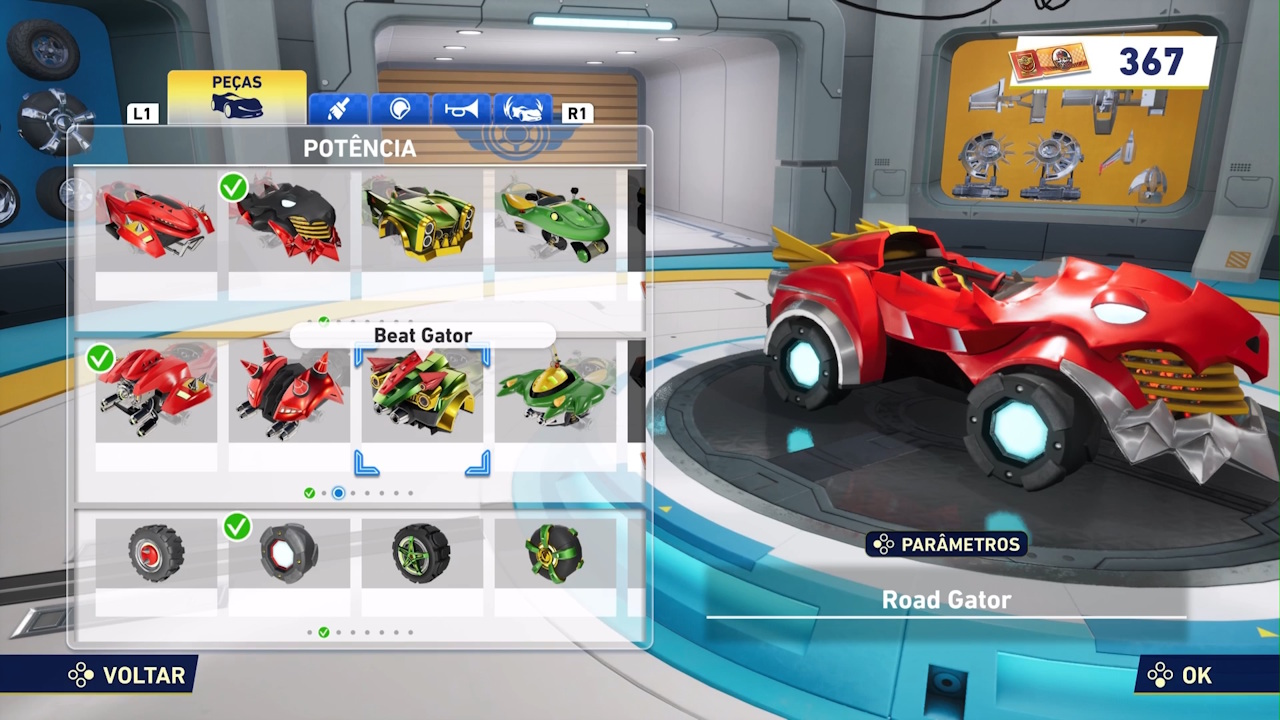Click the R1 shoulder button indicator
Screen dimensions: 1280x720
click(576, 113)
